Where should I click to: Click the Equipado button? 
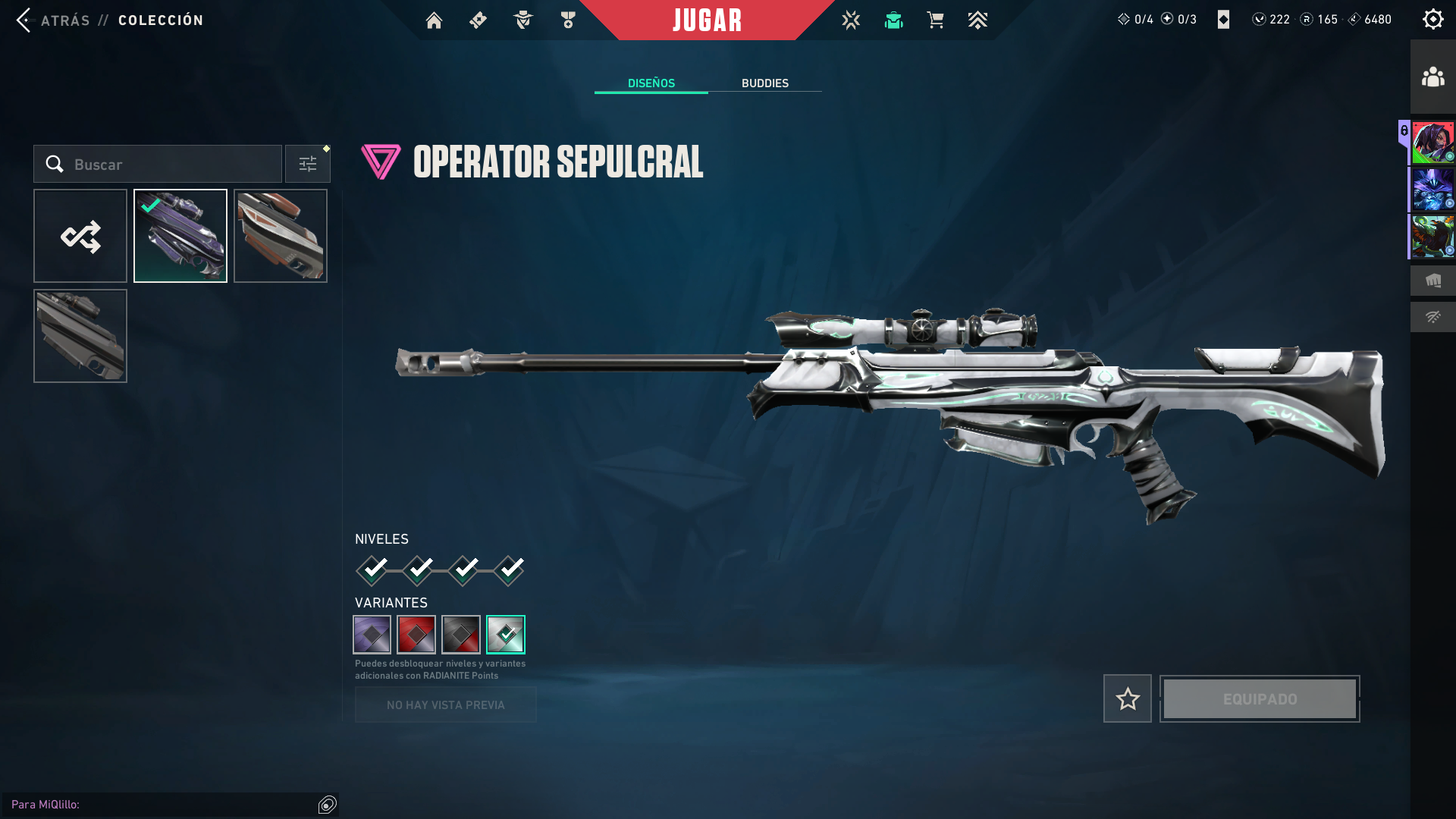coord(1260,698)
